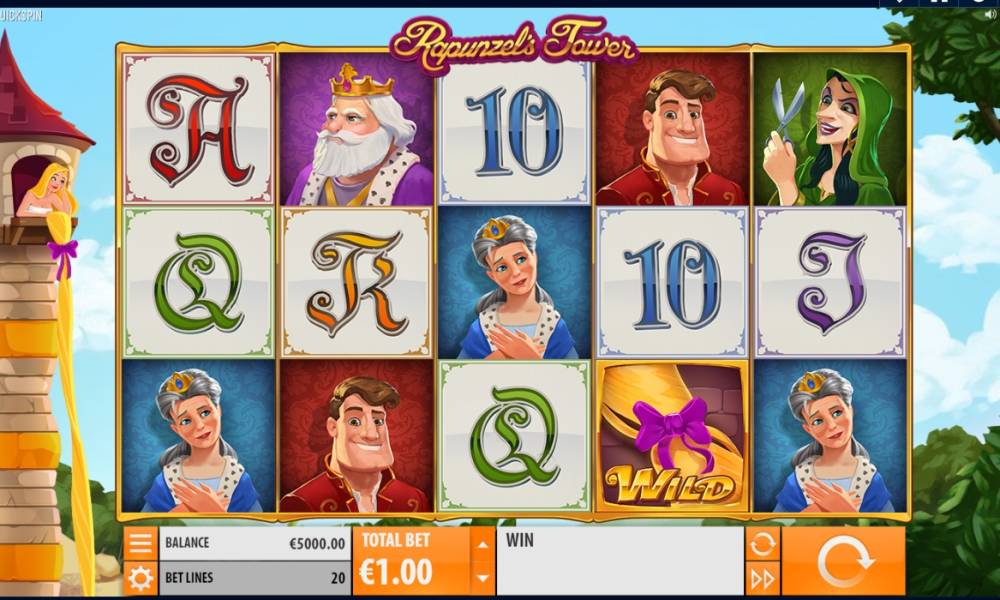Open the gear settings
Image resolution: width=1000 pixels, height=600 pixels.
click(x=141, y=578)
